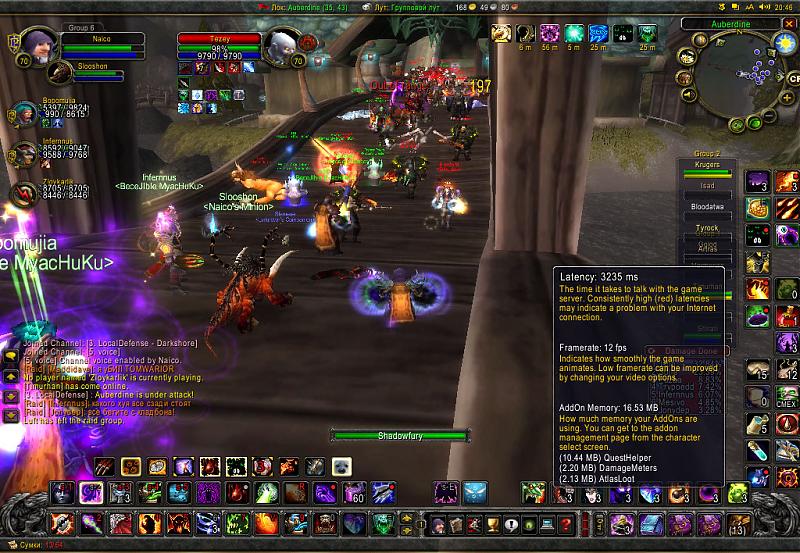The height and width of the screenshot is (553, 800).
Task: Select raid member Bloodatwa in Group 2
Action: pyautogui.click(x=706, y=206)
